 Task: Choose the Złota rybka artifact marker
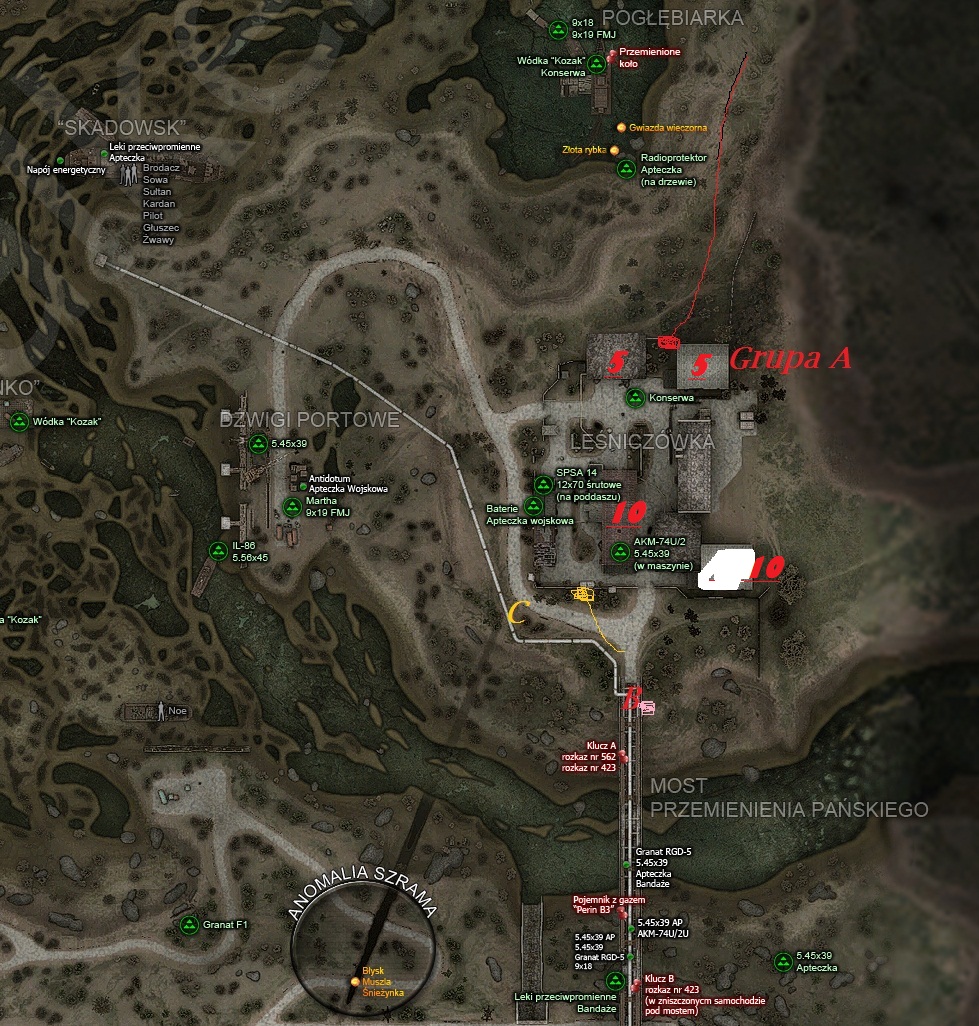[615, 150]
